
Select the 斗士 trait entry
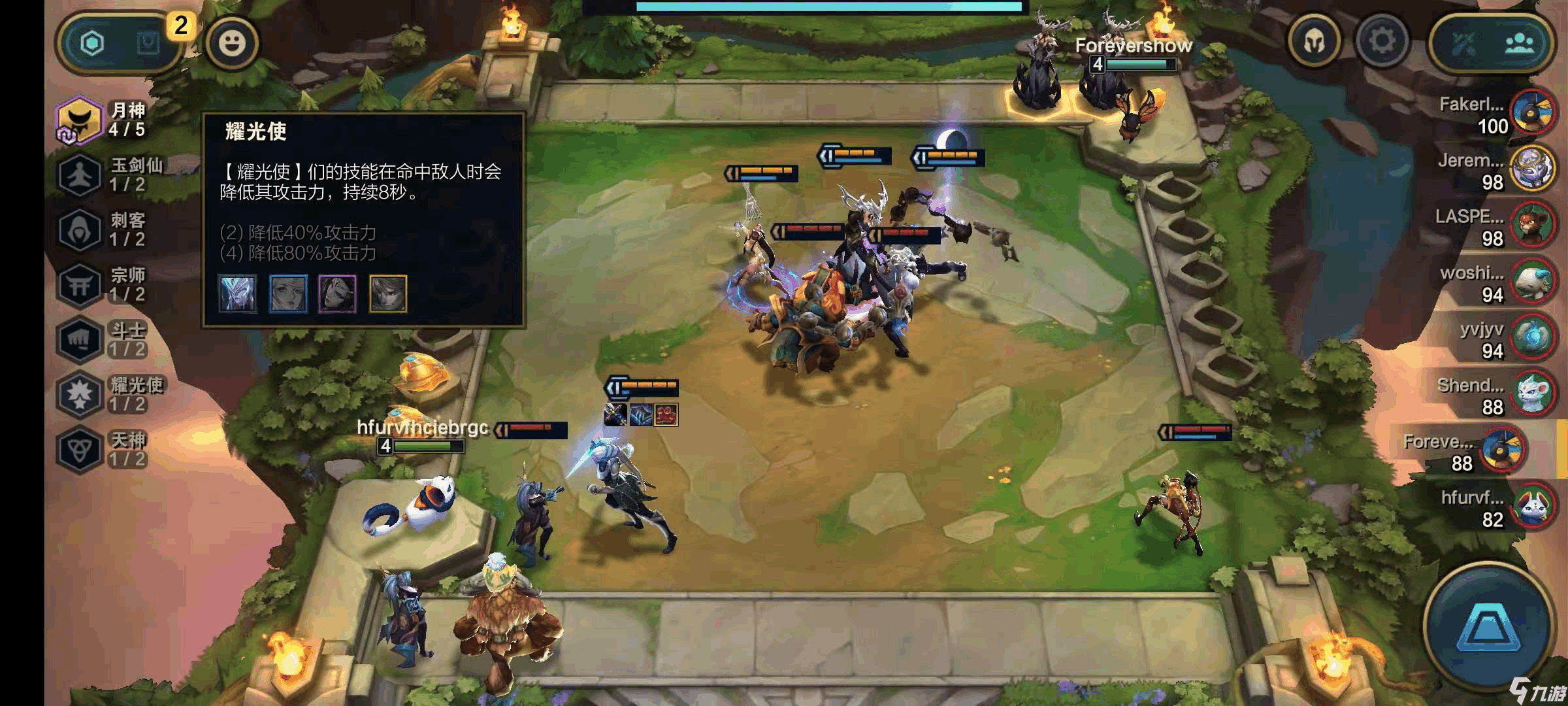click(x=105, y=339)
